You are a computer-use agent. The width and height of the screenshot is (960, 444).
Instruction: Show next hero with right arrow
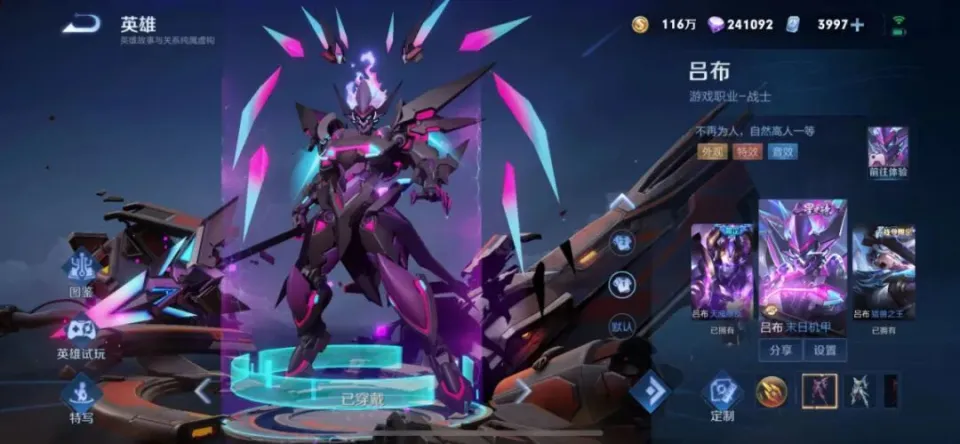point(521,390)
